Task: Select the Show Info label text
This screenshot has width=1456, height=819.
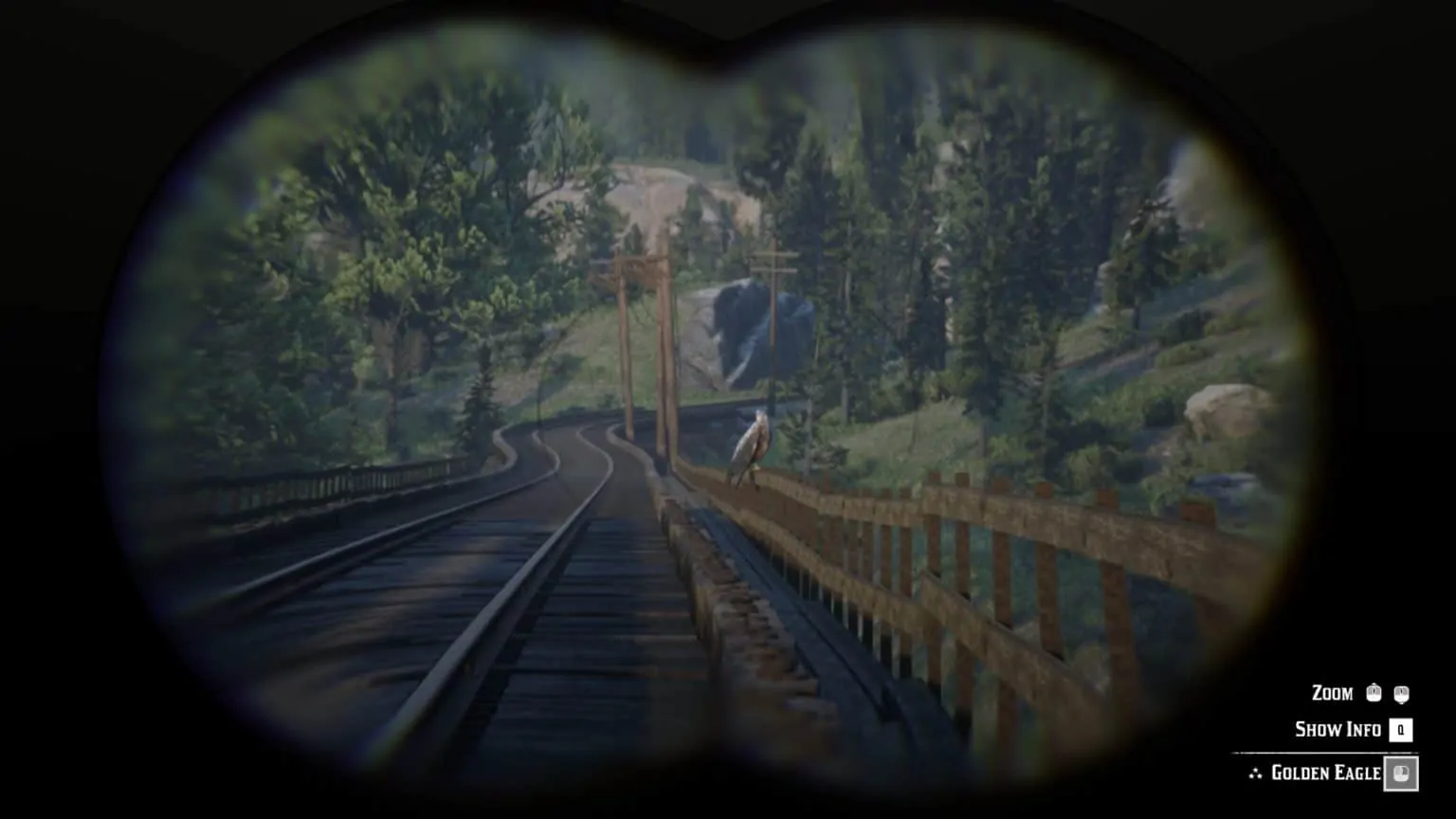Action: tap(1337, 730)
